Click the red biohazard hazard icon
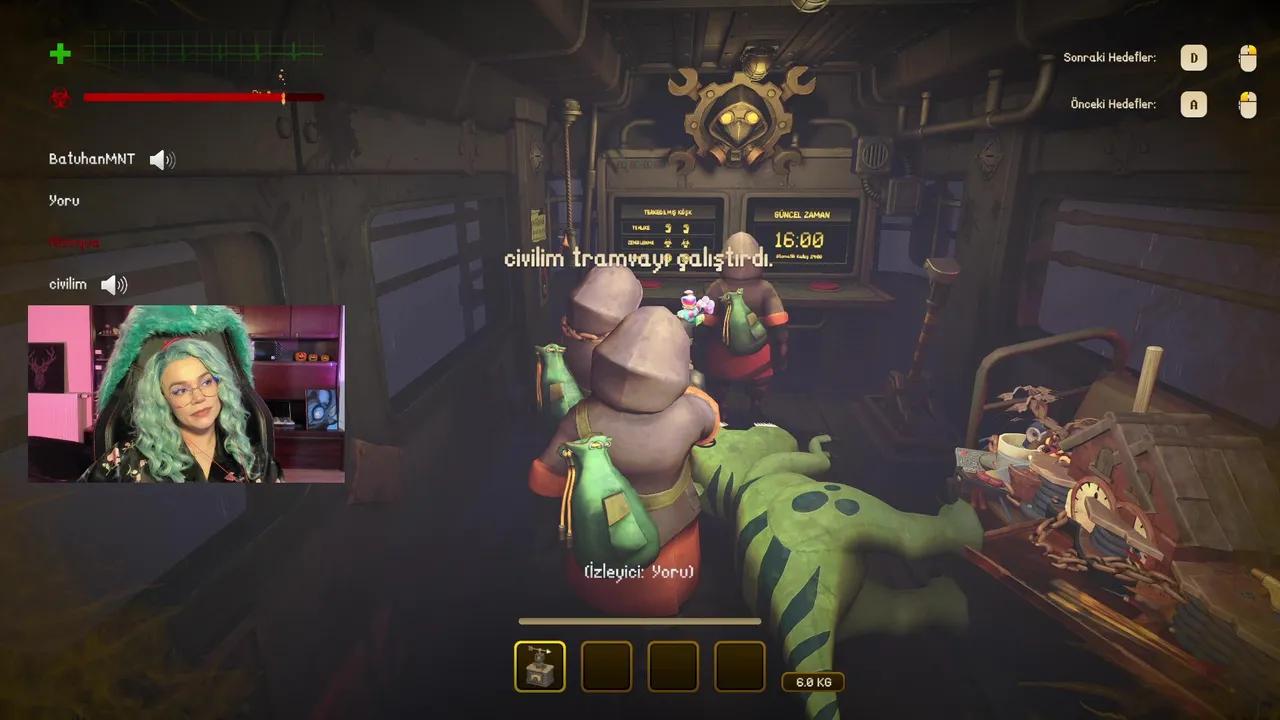The image size is (1280, 720). 60,97
